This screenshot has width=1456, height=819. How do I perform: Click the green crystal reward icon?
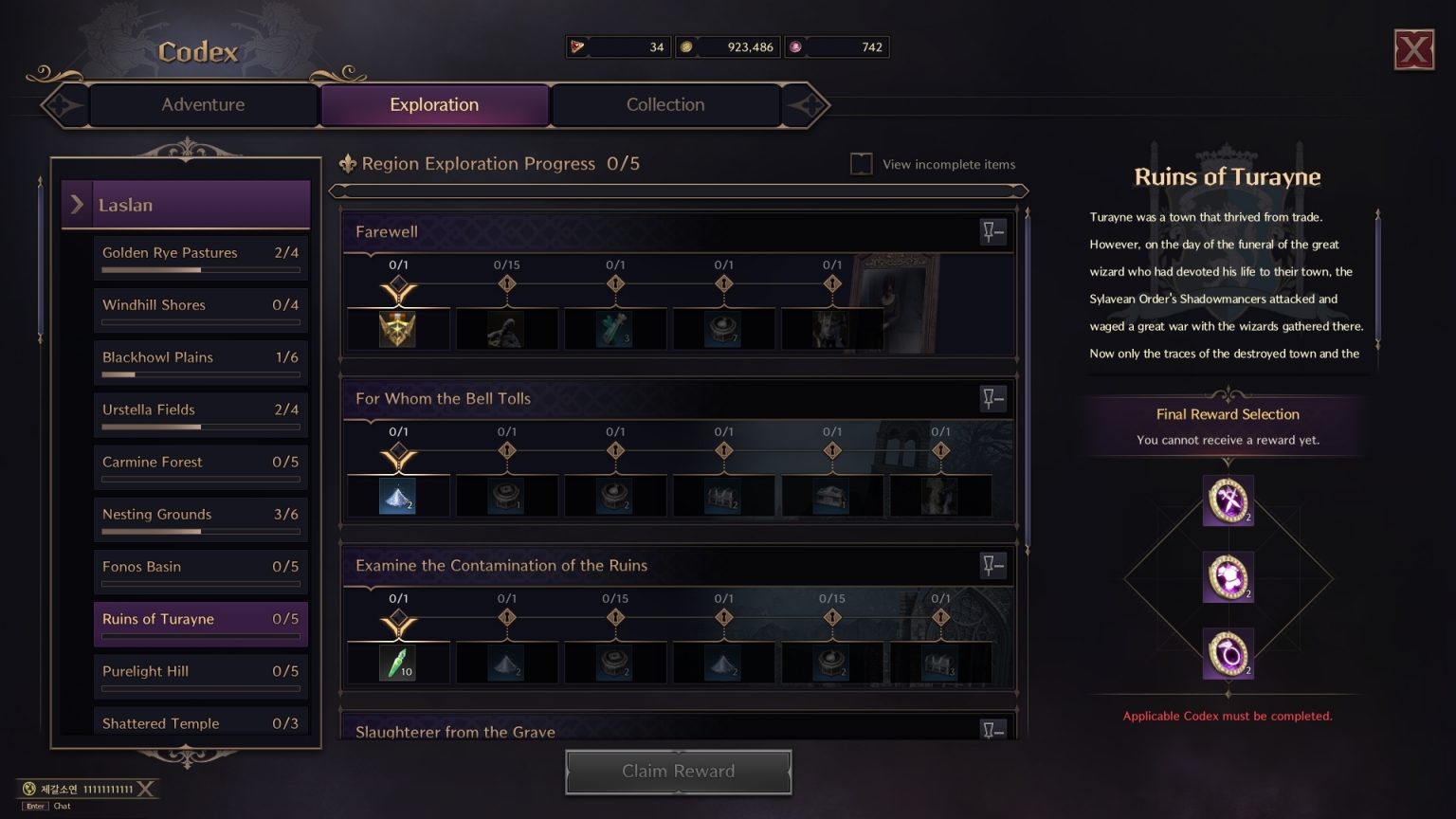(398, 663)
